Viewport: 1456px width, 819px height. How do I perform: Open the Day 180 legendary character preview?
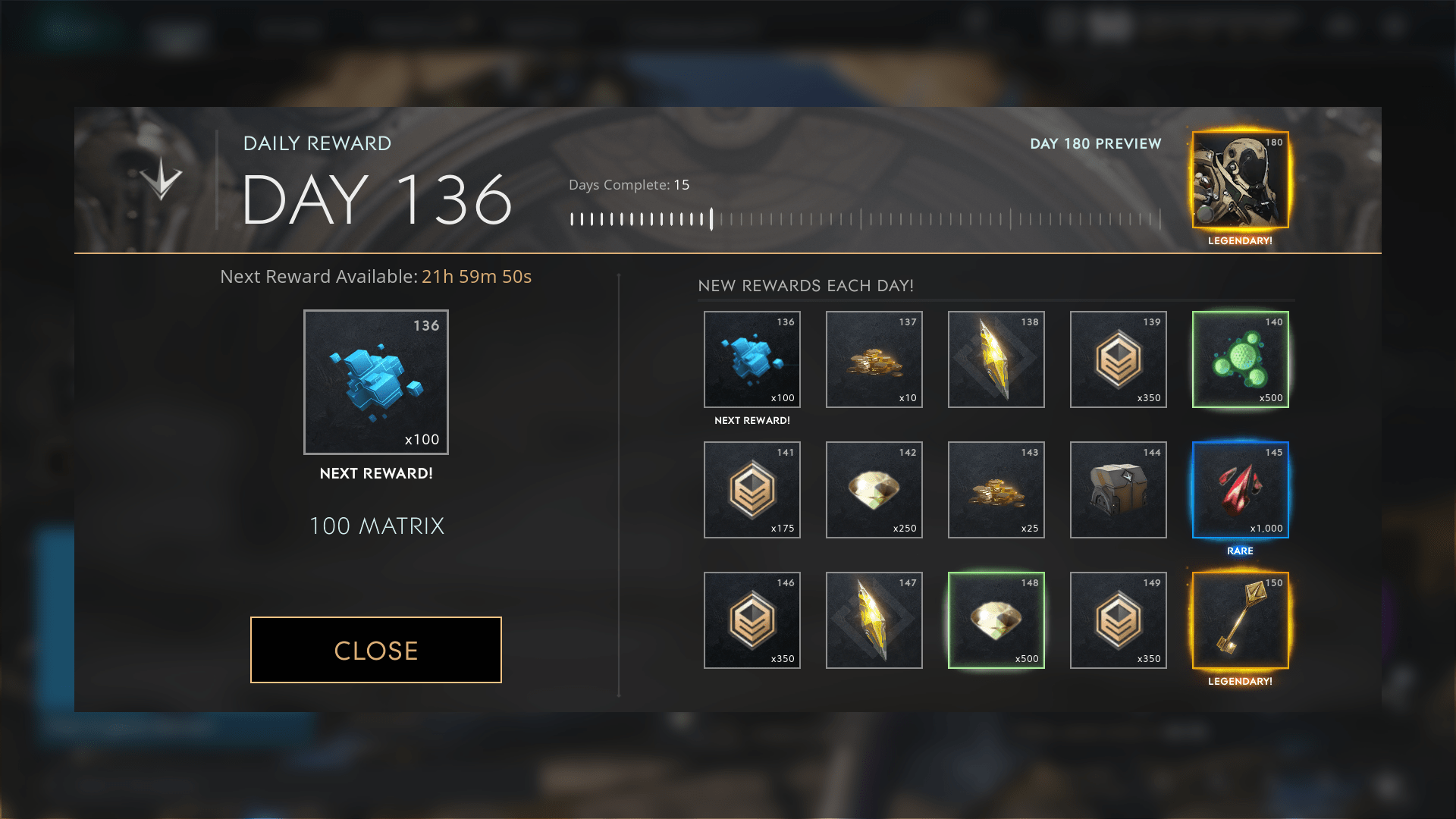(1239, 180)
